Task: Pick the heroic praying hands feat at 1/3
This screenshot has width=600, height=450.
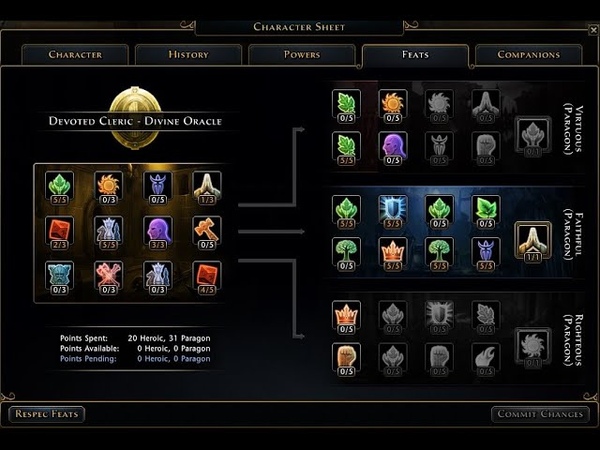Action: (x=206, y=185)
